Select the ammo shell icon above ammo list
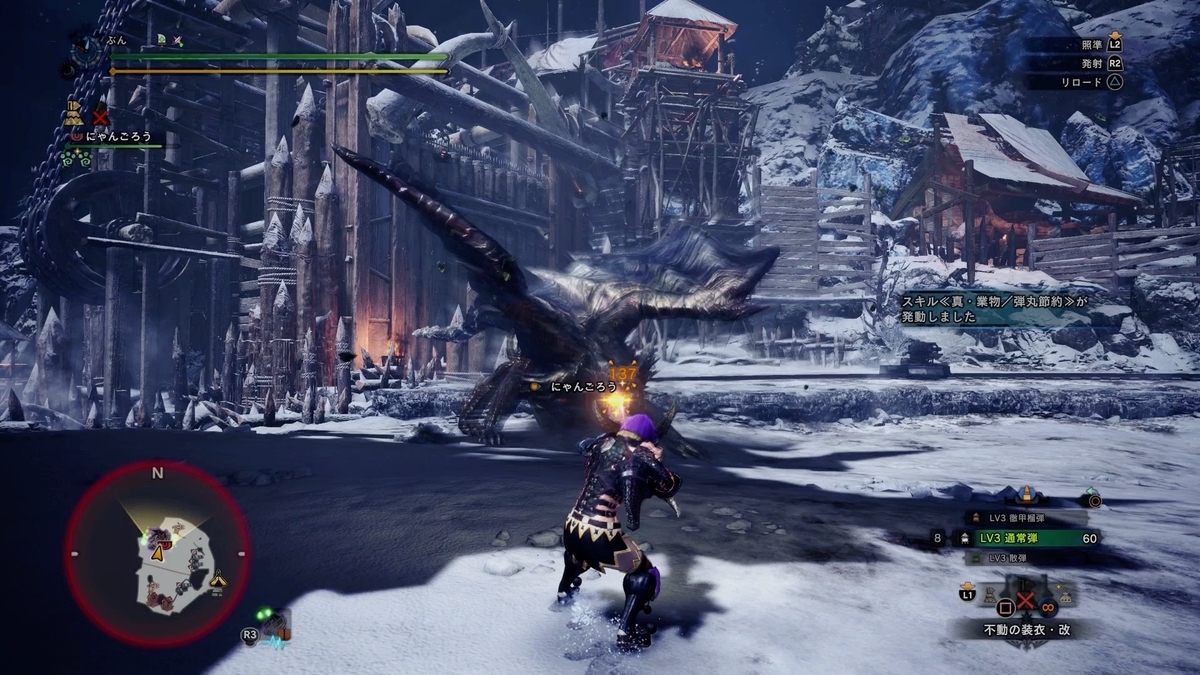The width and height of the screenshot is (1200, 675). tap(1027, 495)
